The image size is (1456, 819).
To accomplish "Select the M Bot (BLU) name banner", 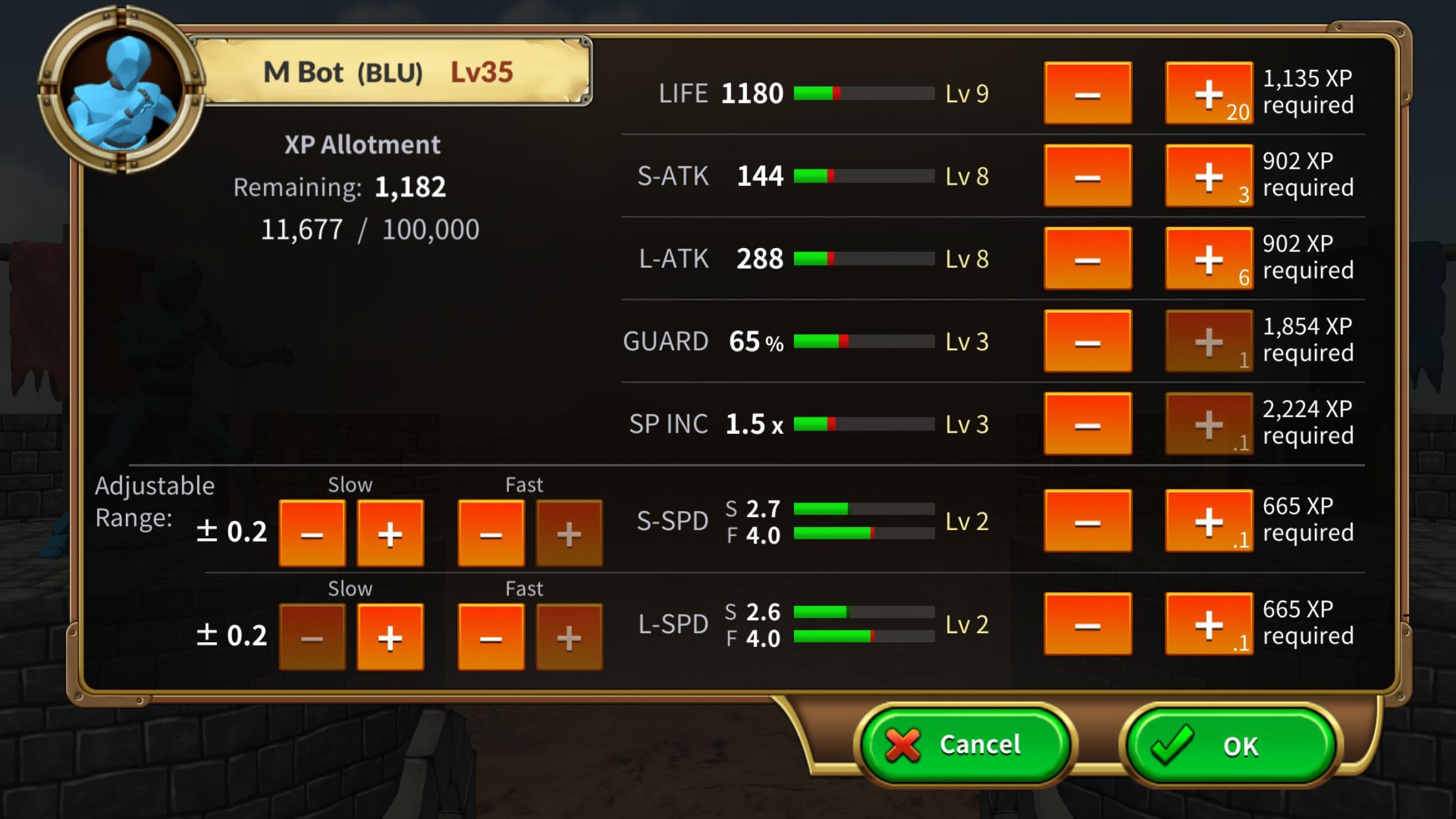I will point(389,71).
